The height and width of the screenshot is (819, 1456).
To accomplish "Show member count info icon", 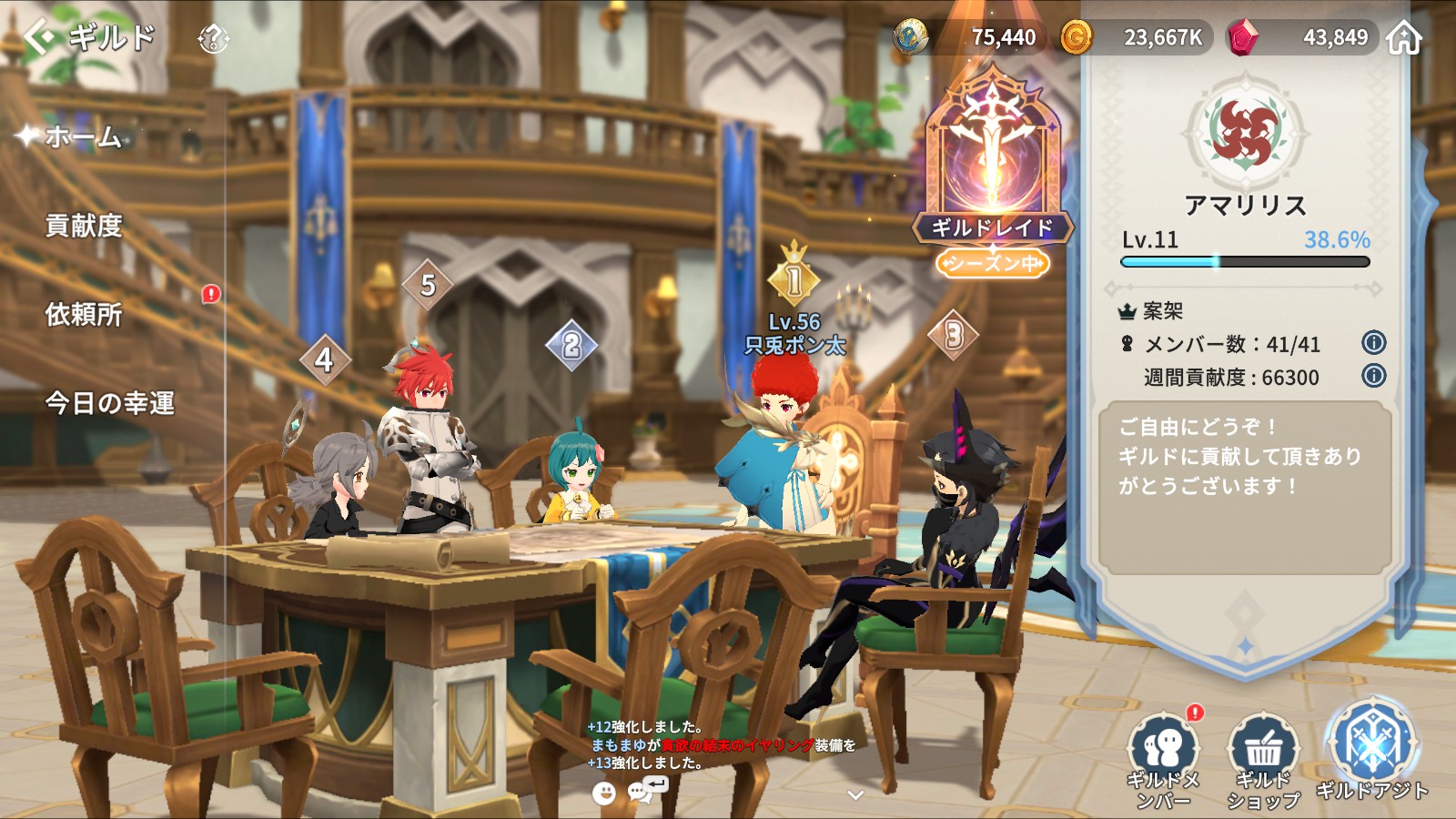I will click(1373, 343).
